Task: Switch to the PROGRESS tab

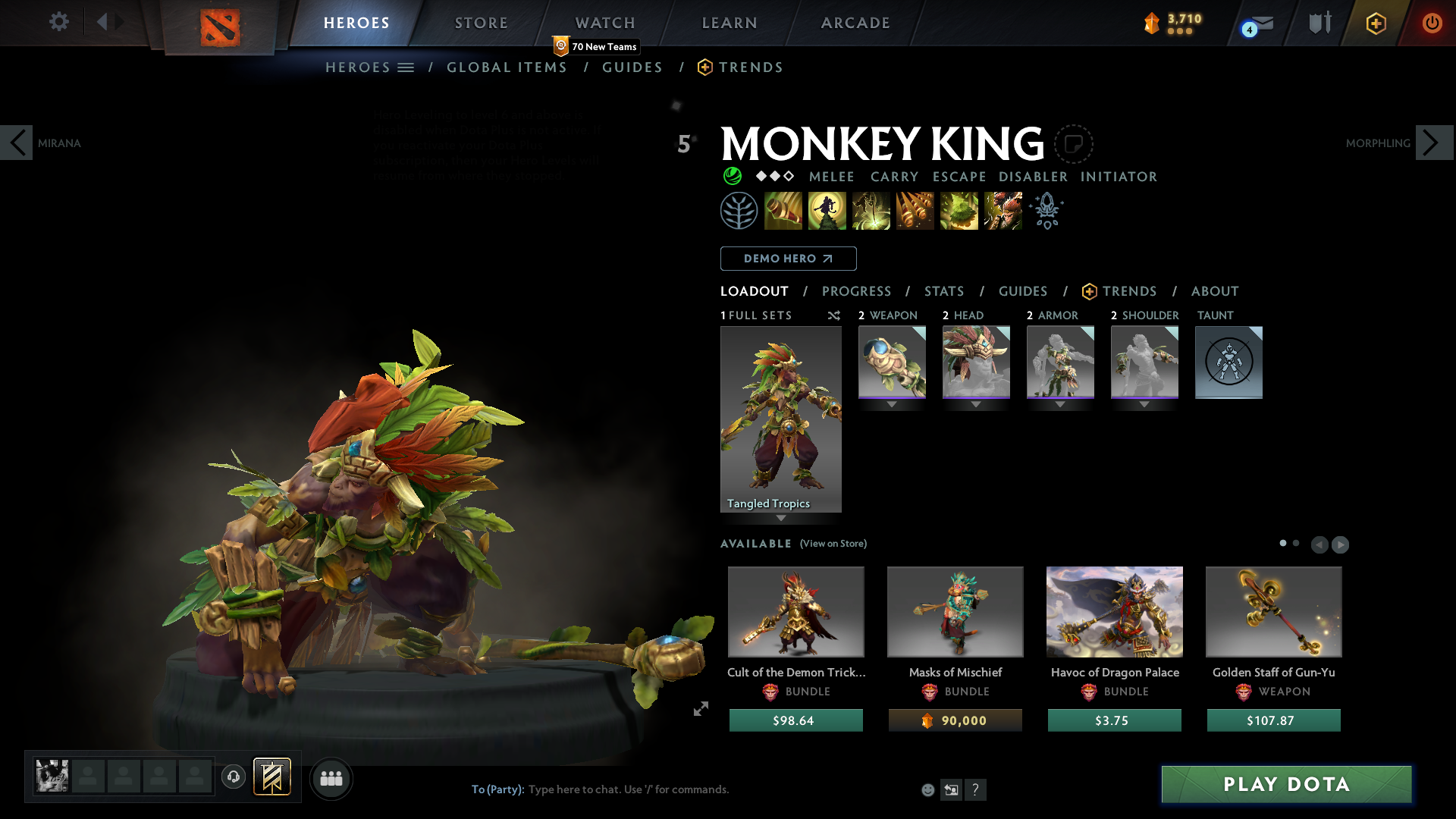Action: [x=857, y=291]
